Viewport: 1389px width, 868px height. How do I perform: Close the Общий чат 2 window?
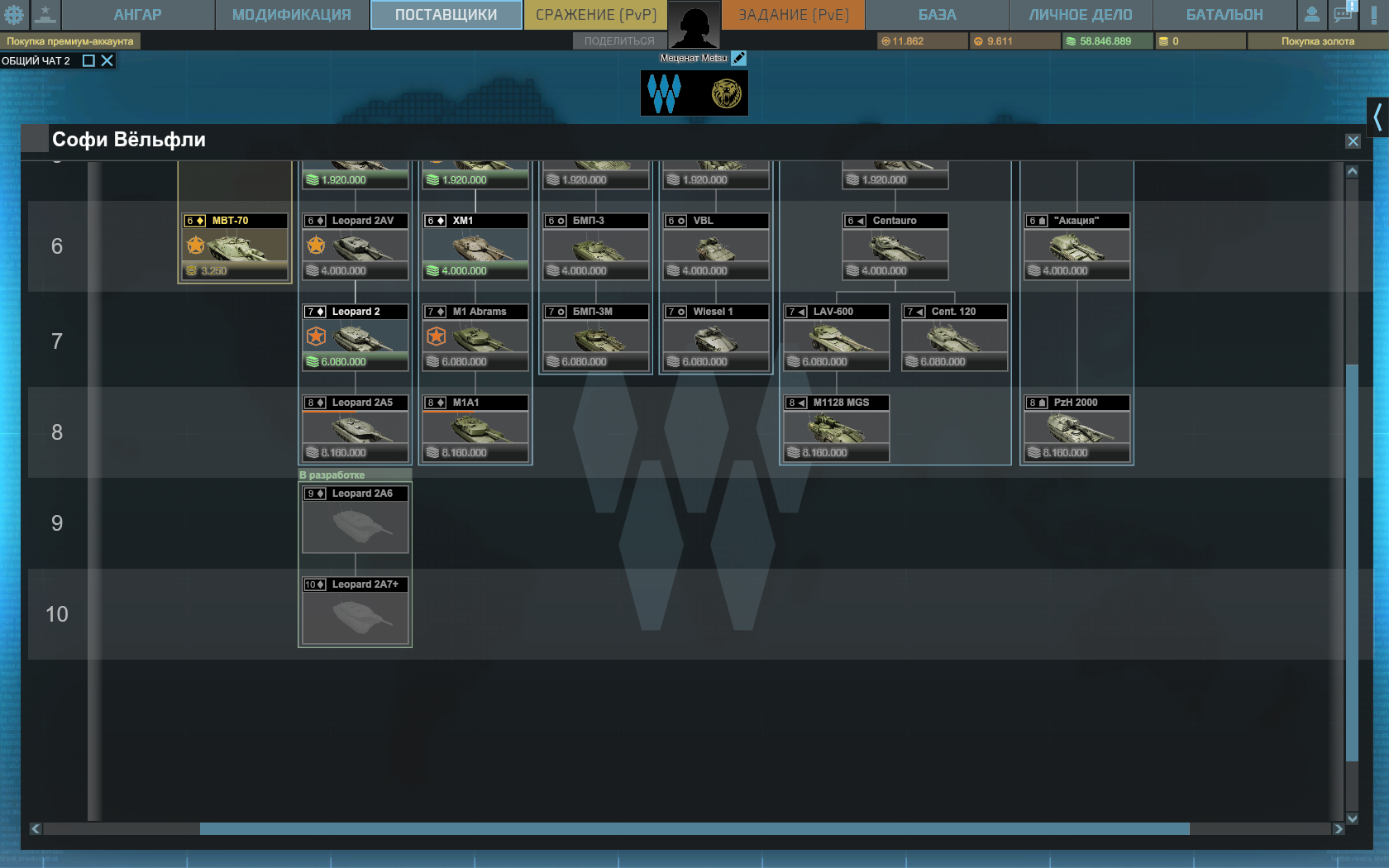(107, 60)
